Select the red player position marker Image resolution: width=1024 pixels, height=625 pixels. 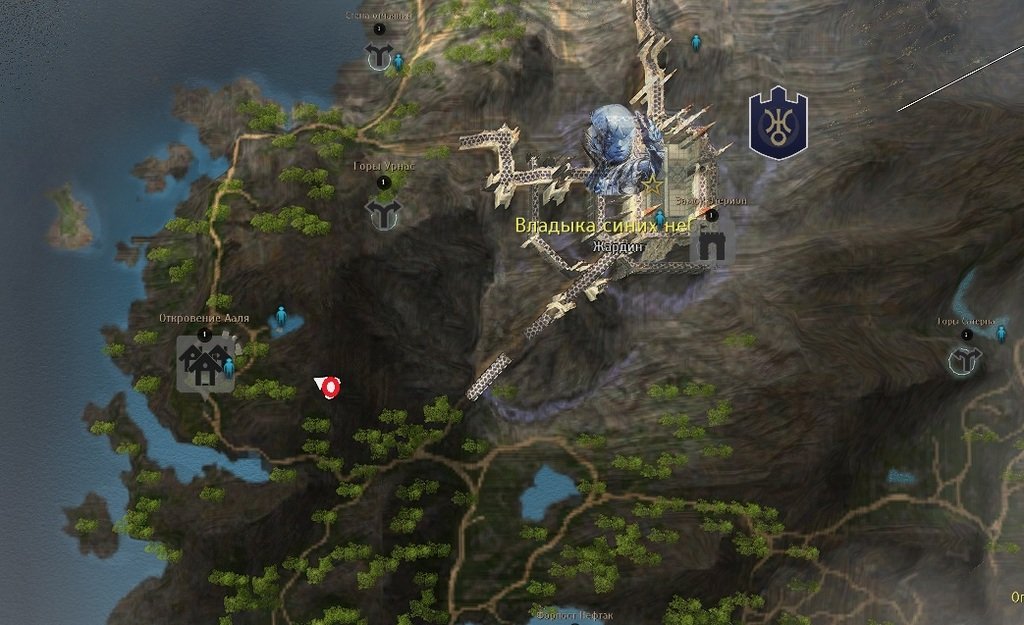tap(331, 386)
